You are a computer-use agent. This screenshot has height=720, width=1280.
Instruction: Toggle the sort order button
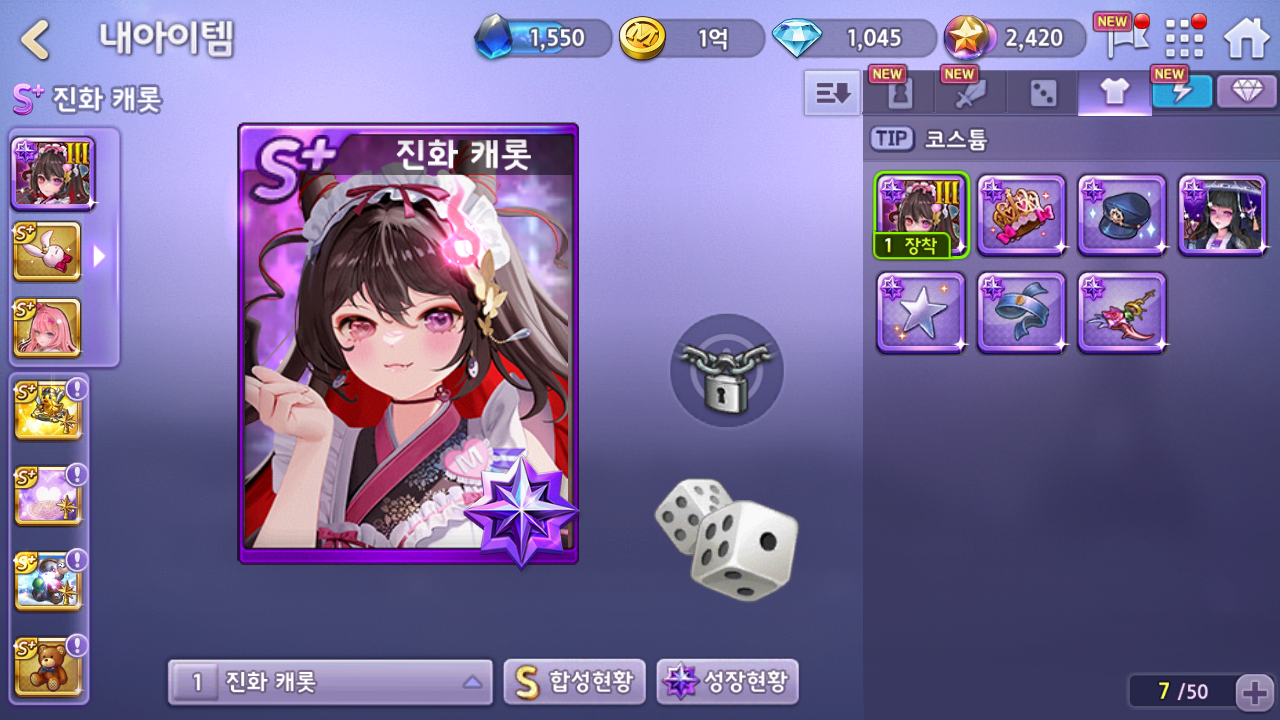point(832,93)
